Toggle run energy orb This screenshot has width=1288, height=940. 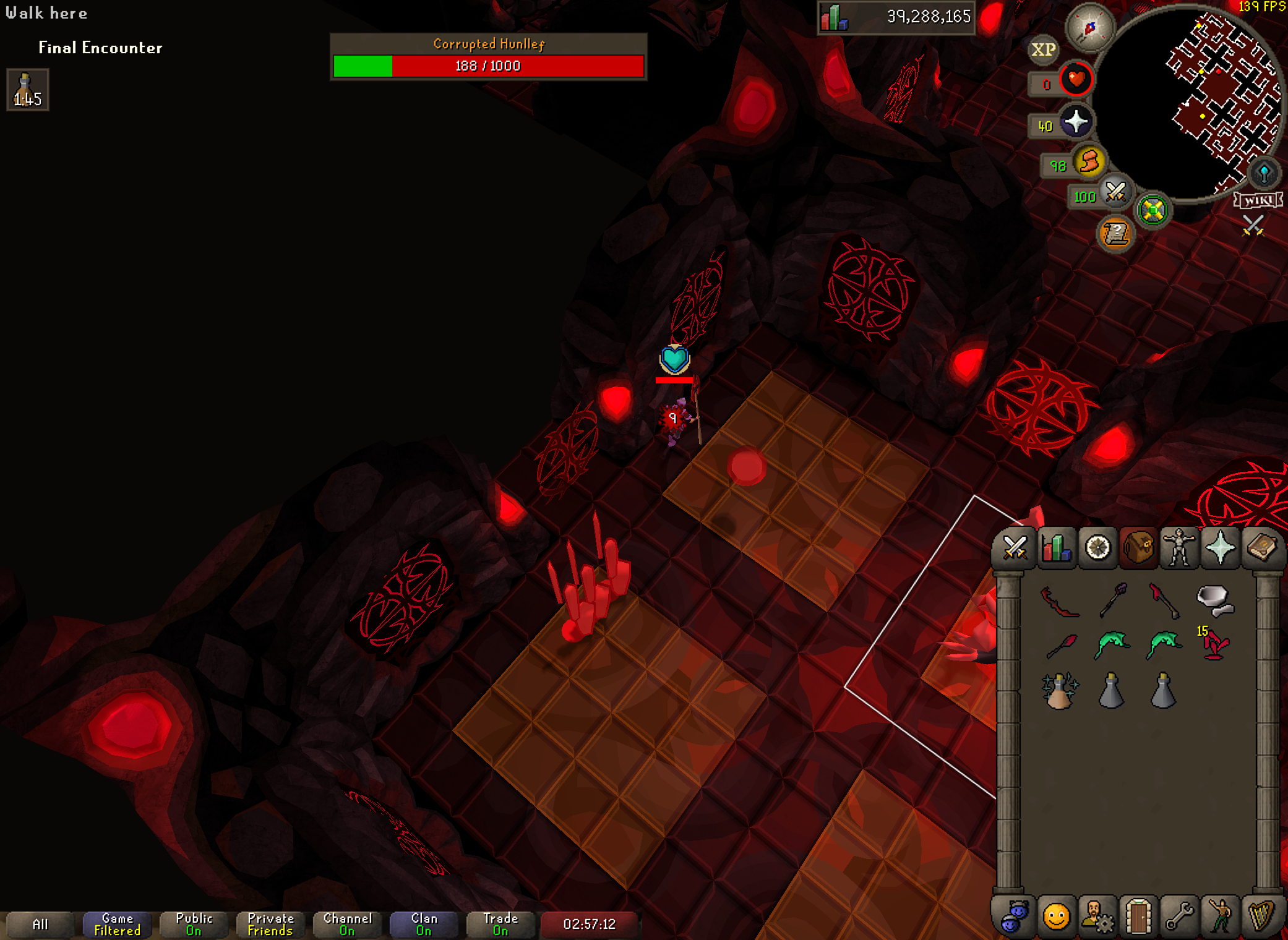(x=1089, y=163)
